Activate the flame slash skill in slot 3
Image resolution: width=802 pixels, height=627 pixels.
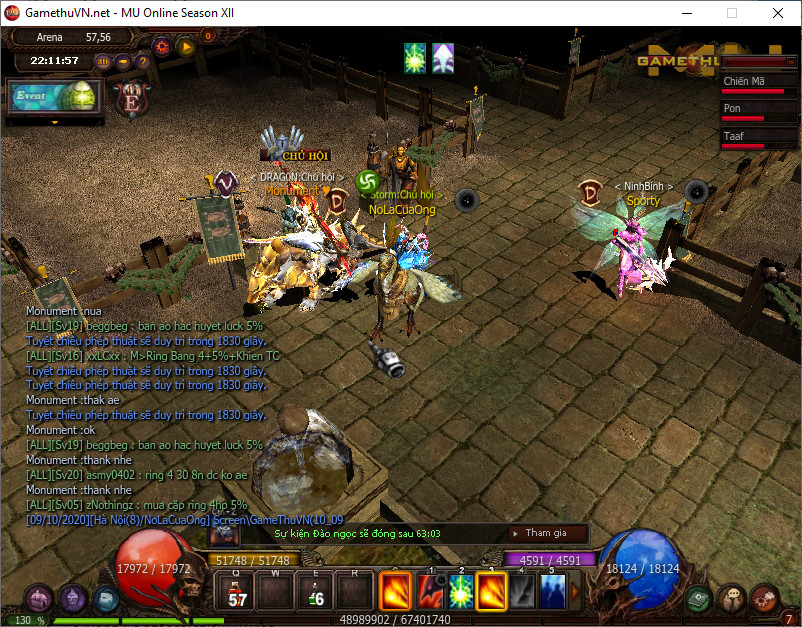click(x=491, y=590)
